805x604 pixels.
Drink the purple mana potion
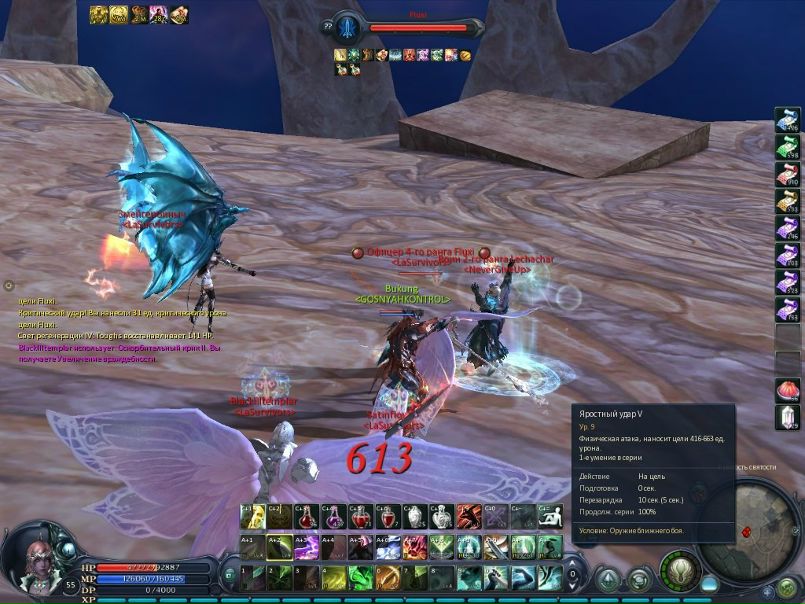pos(334,516)
